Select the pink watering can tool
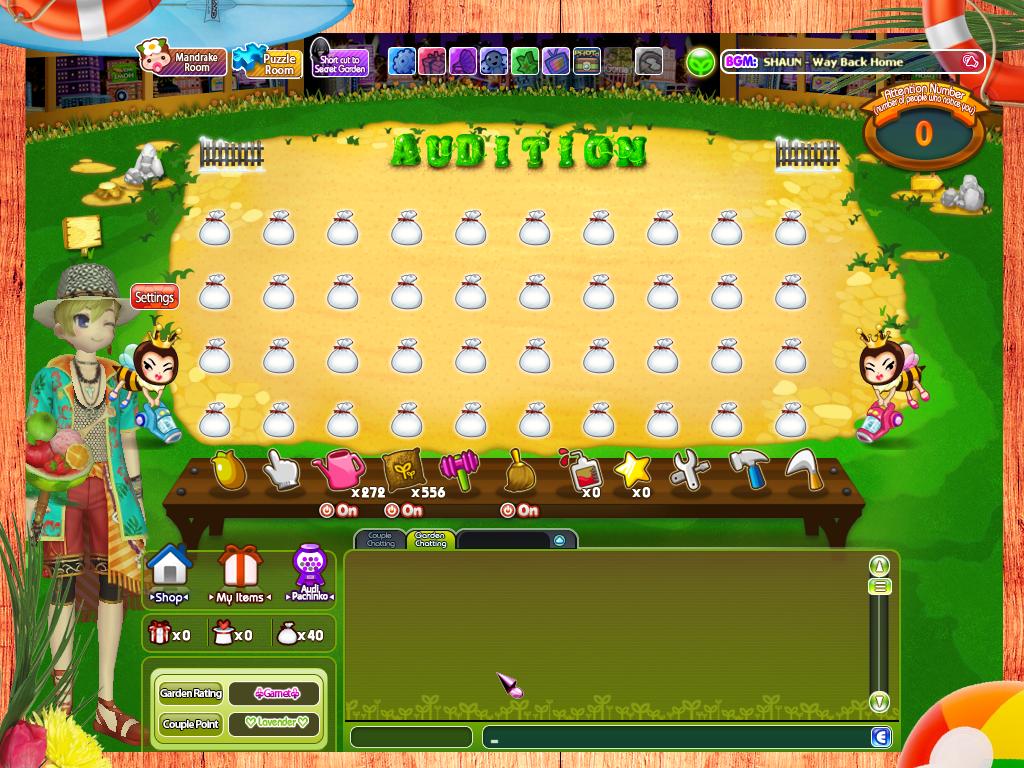This screenshot has width=1024, height=768. [x=338, y=467]
